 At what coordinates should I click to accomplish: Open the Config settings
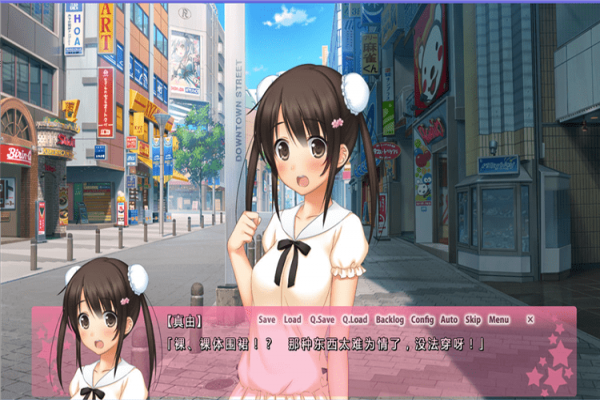pos(422,320)
